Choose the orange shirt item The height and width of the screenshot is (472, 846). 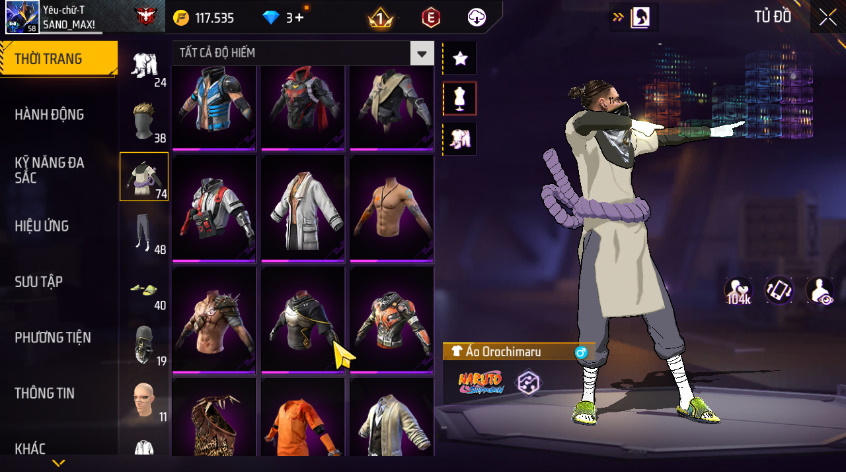303,428
